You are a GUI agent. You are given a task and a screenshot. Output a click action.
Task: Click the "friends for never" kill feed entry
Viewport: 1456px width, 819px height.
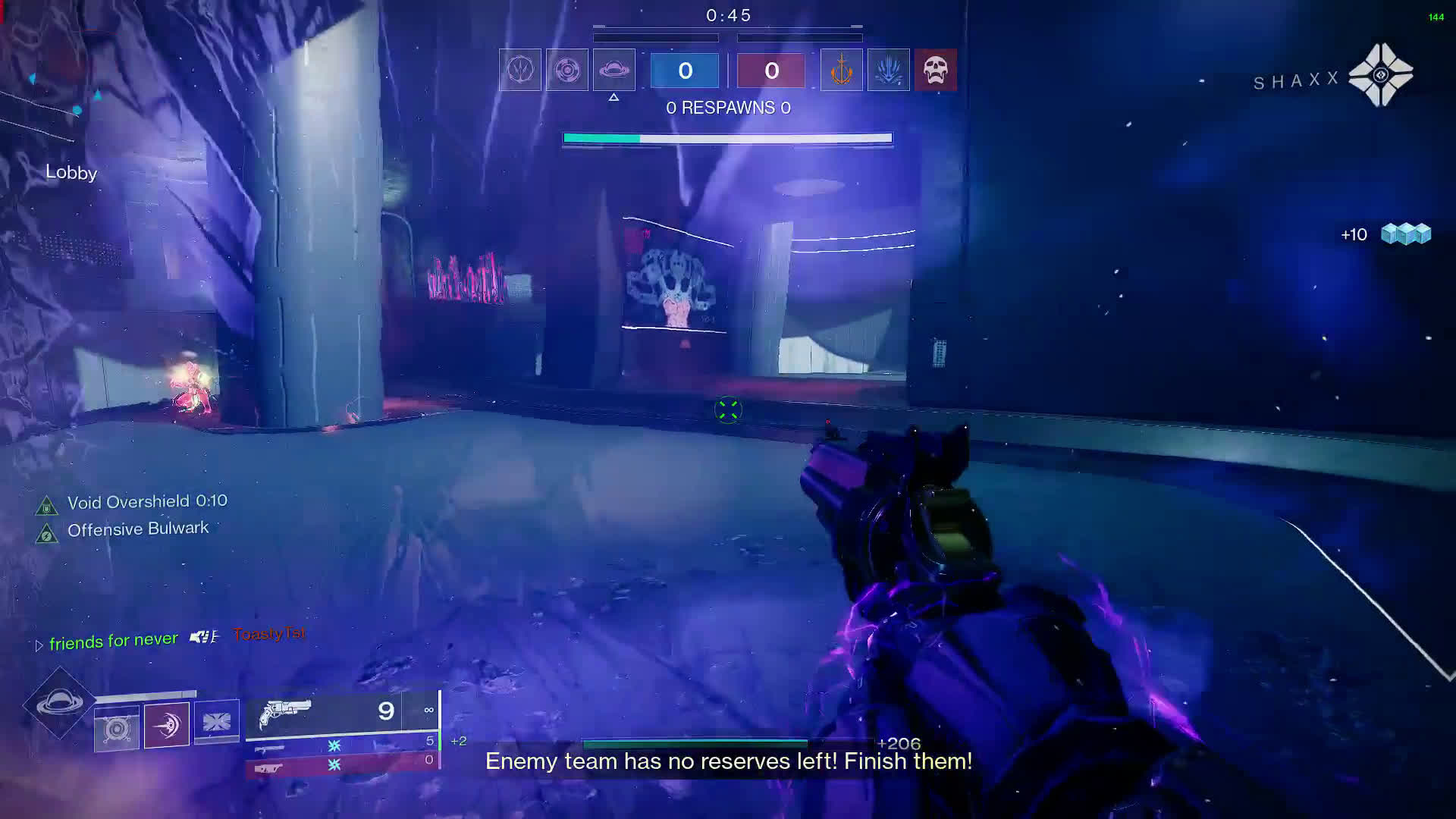pos(114,642)
